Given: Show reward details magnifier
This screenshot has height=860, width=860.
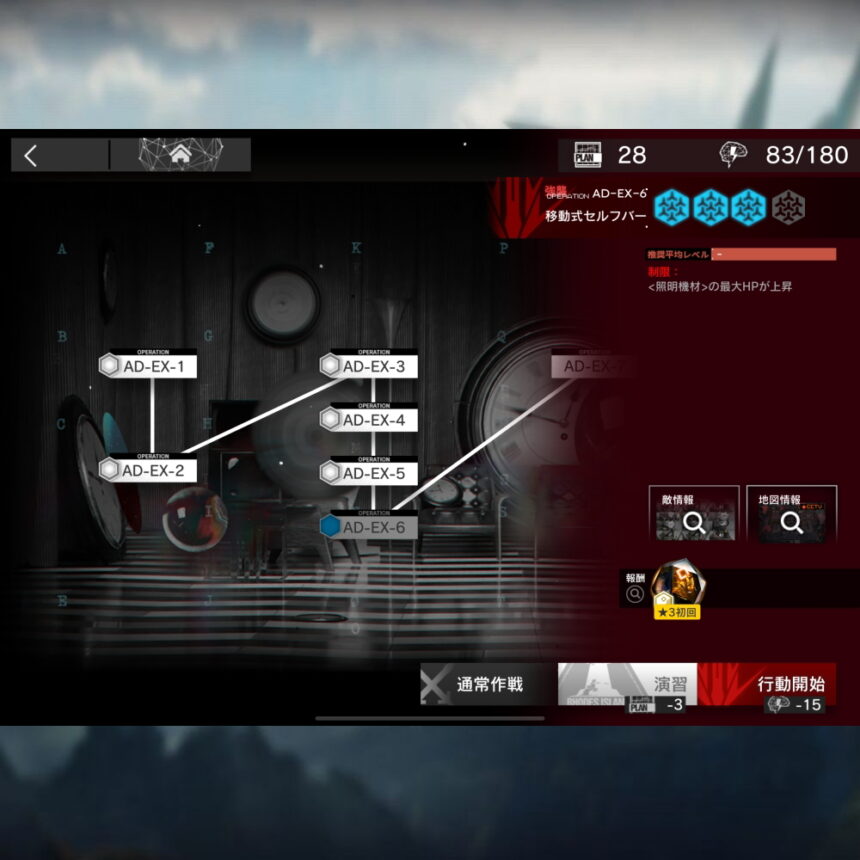Looking at the screenshot, I should [x=634, y=595].
